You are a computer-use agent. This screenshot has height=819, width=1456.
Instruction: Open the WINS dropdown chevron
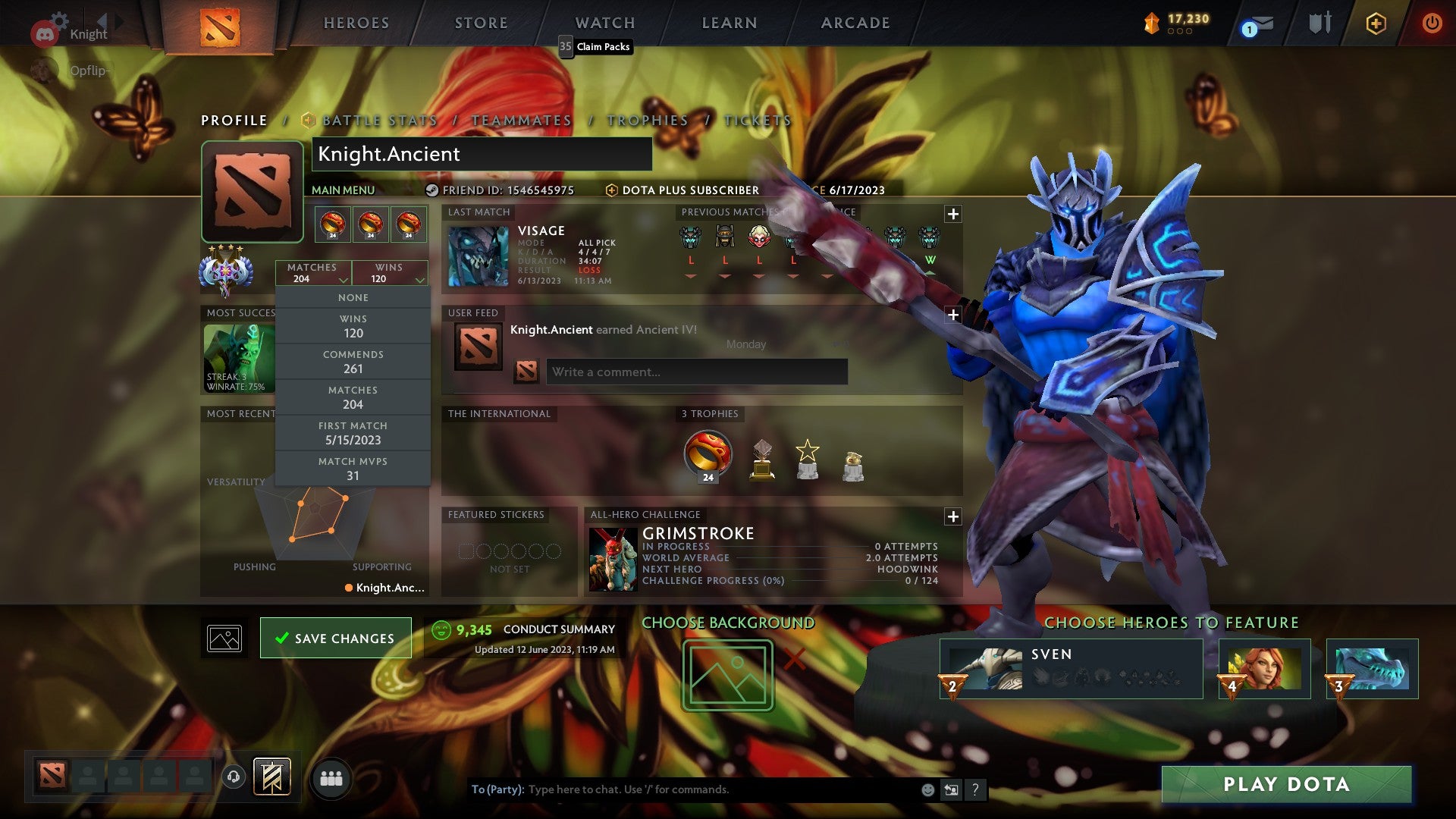(x=419, y=279)
